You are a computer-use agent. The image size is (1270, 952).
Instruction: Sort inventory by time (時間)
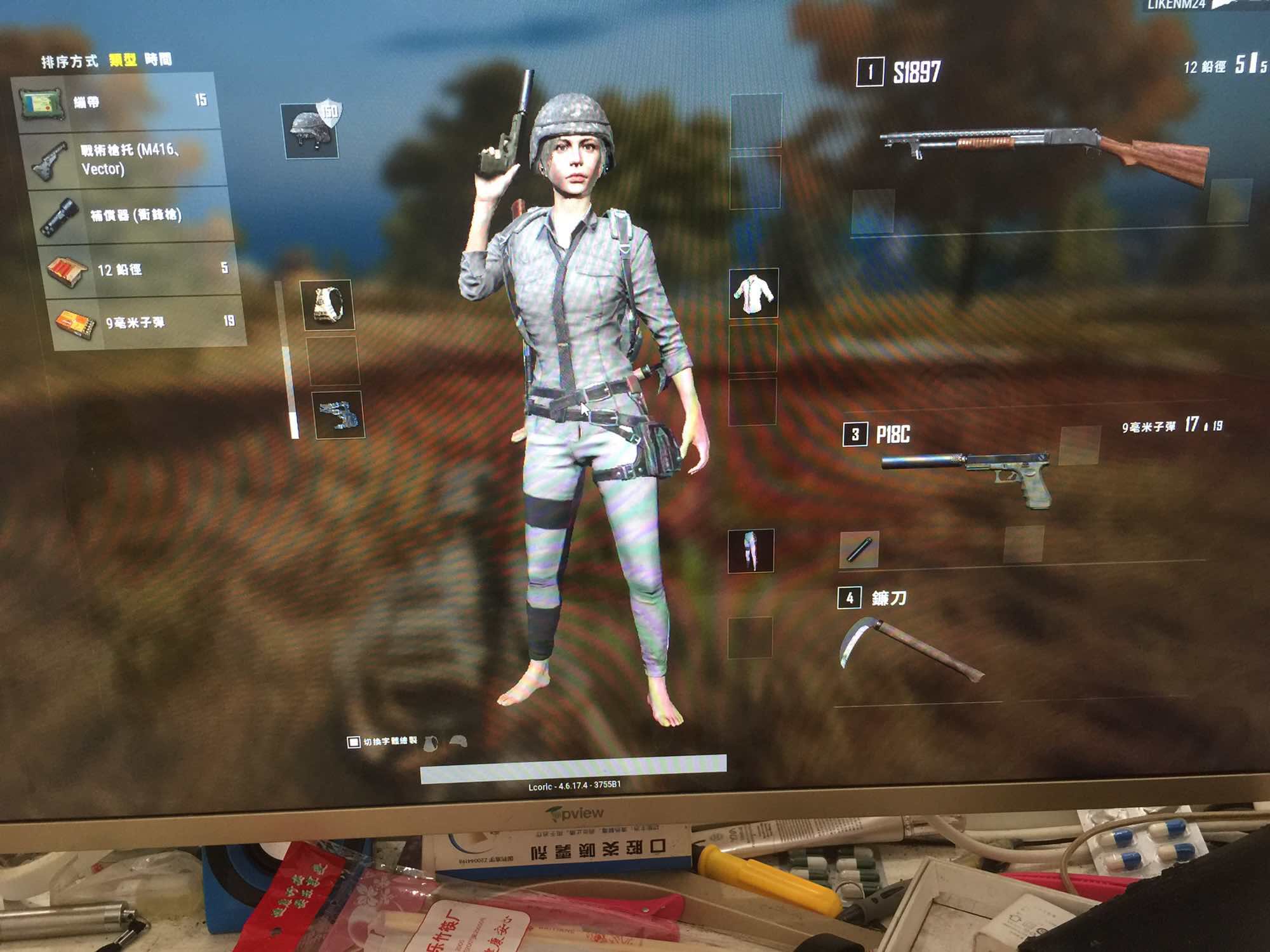coord(158,60)
